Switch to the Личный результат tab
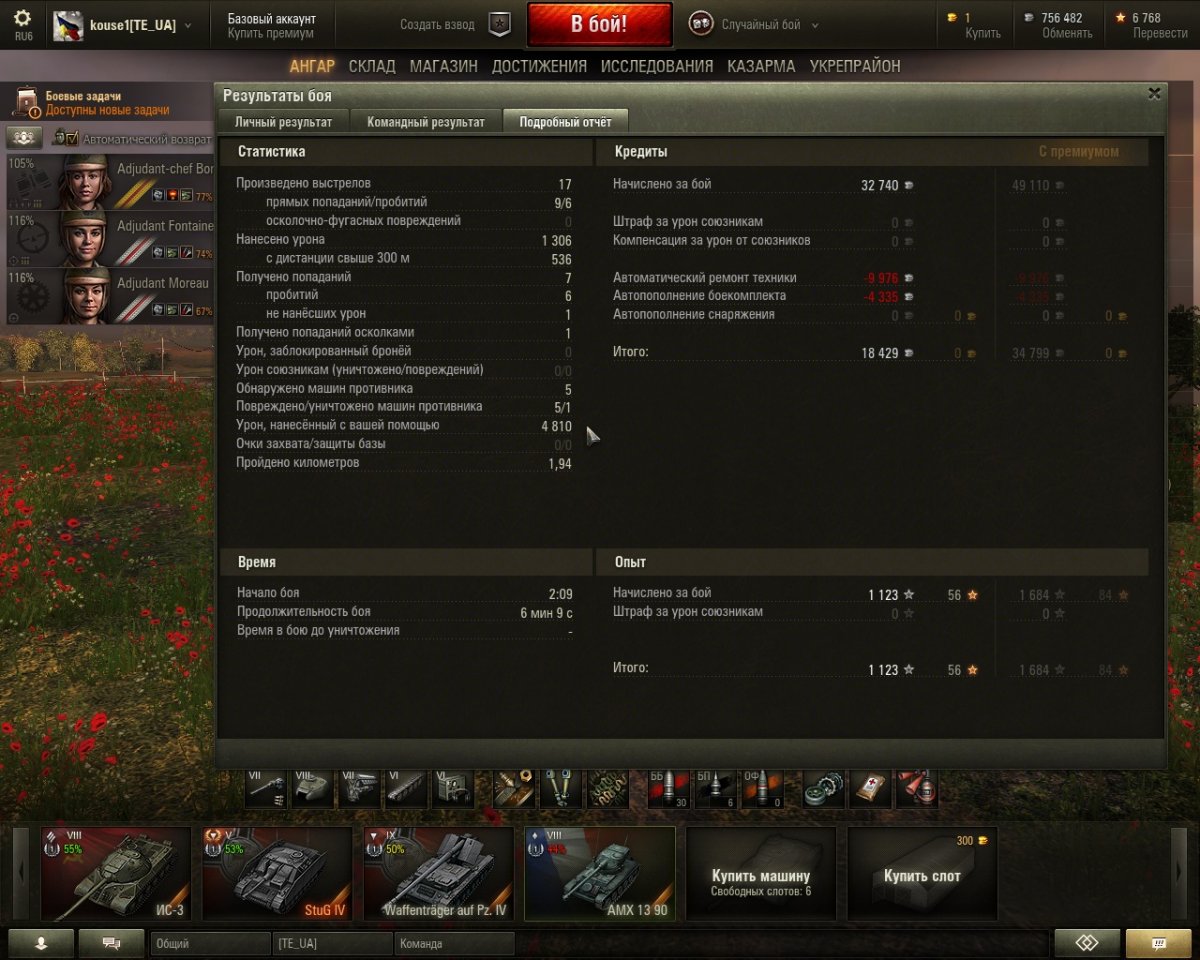The image size is (1200, 960). click(x=283, y=122)
